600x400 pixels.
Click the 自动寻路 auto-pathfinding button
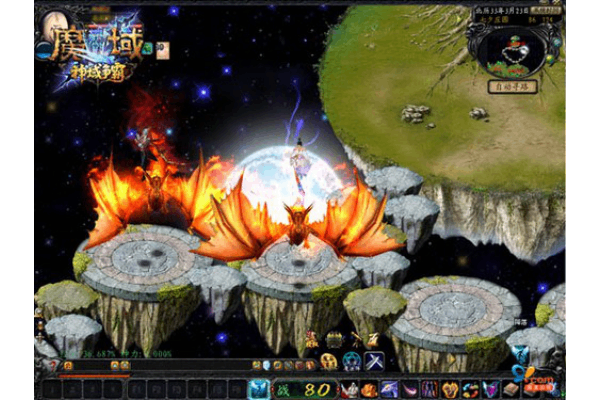tap(514, 87)
